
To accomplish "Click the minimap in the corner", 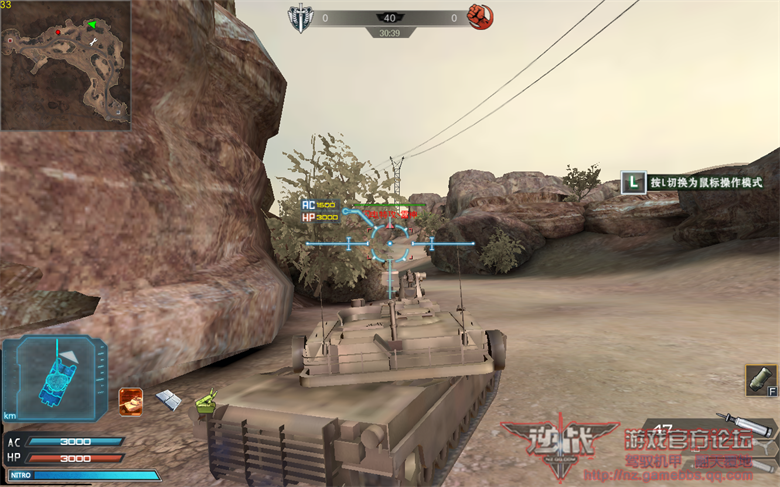I will (x=66, y=65).
